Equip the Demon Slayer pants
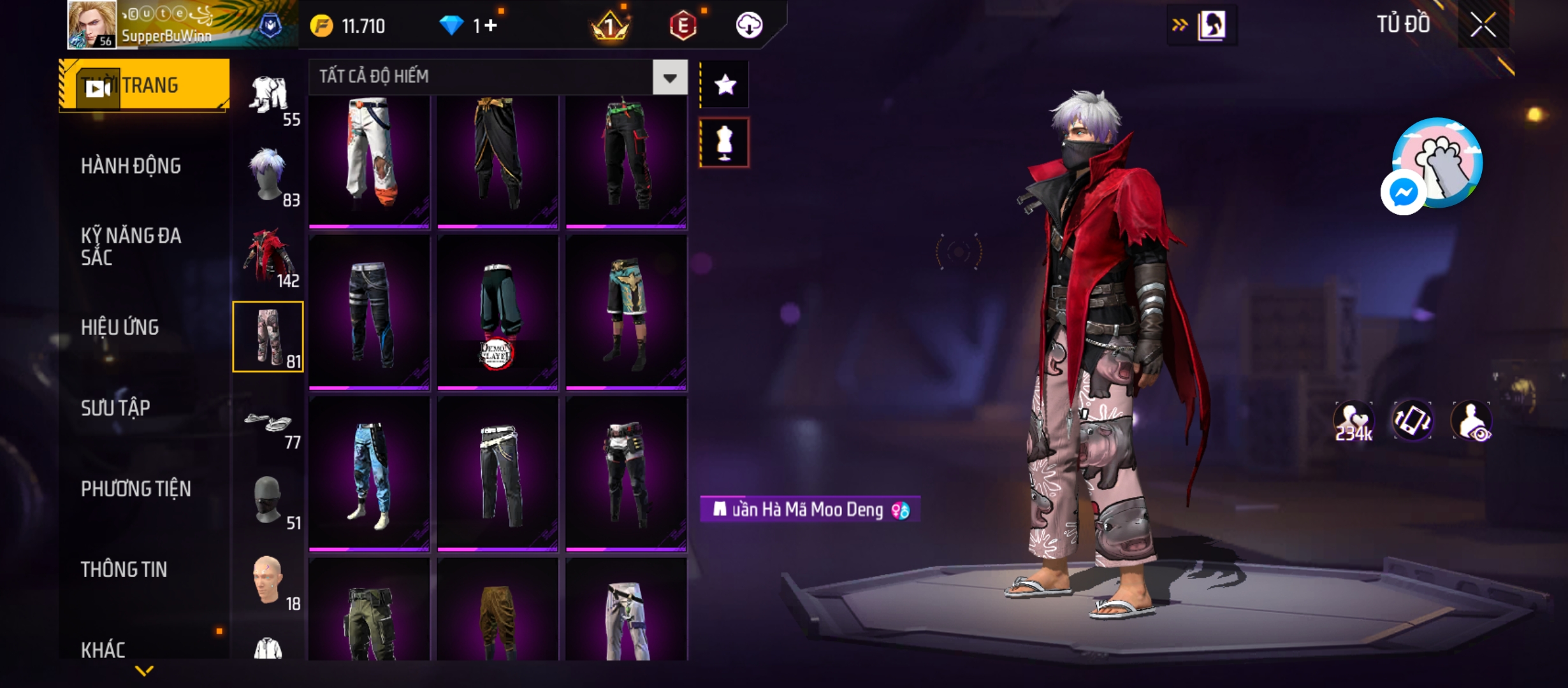 [x=497, y=312]
